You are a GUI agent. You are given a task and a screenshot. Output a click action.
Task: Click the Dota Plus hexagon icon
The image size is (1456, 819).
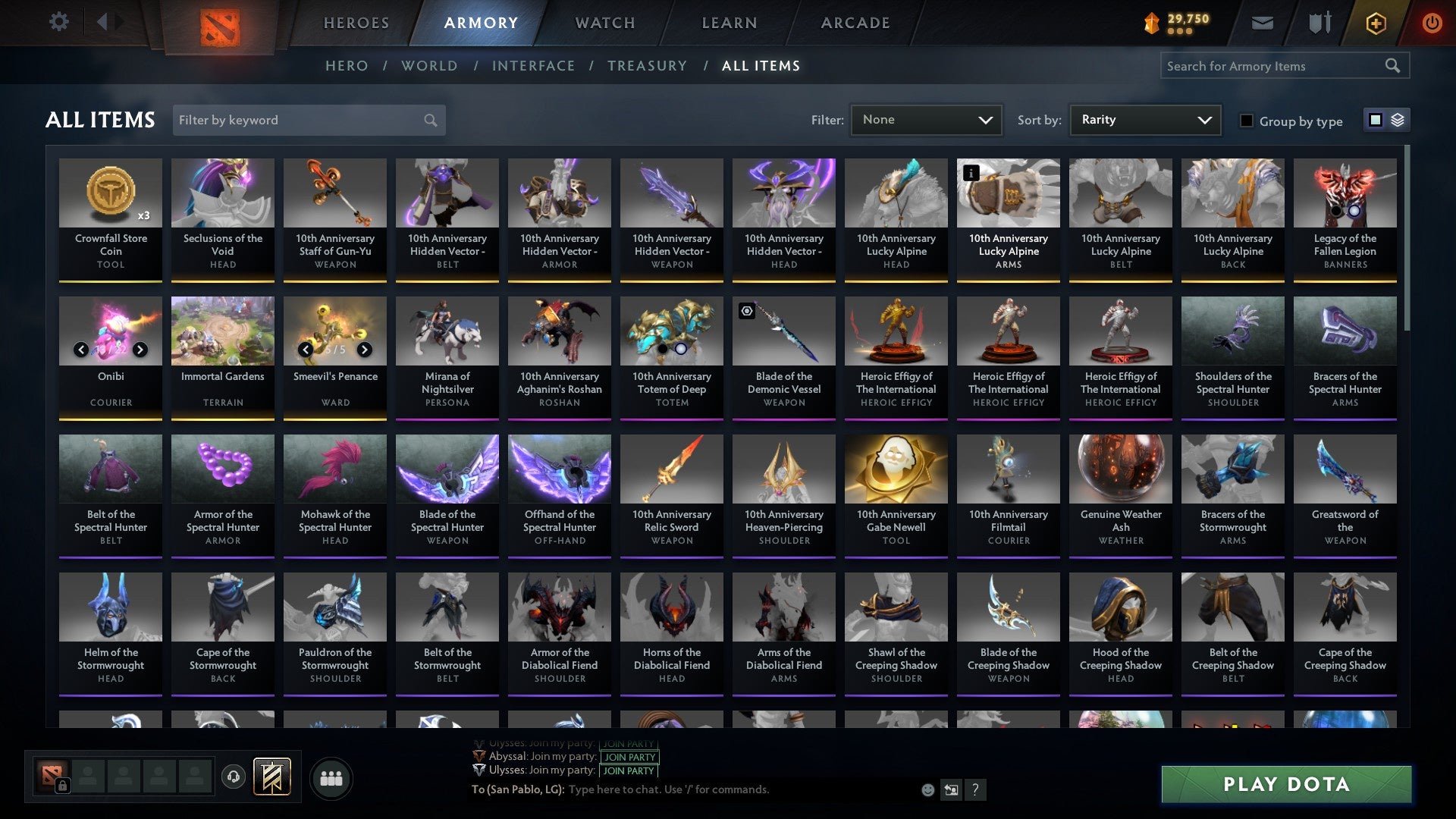(1374, 23)
